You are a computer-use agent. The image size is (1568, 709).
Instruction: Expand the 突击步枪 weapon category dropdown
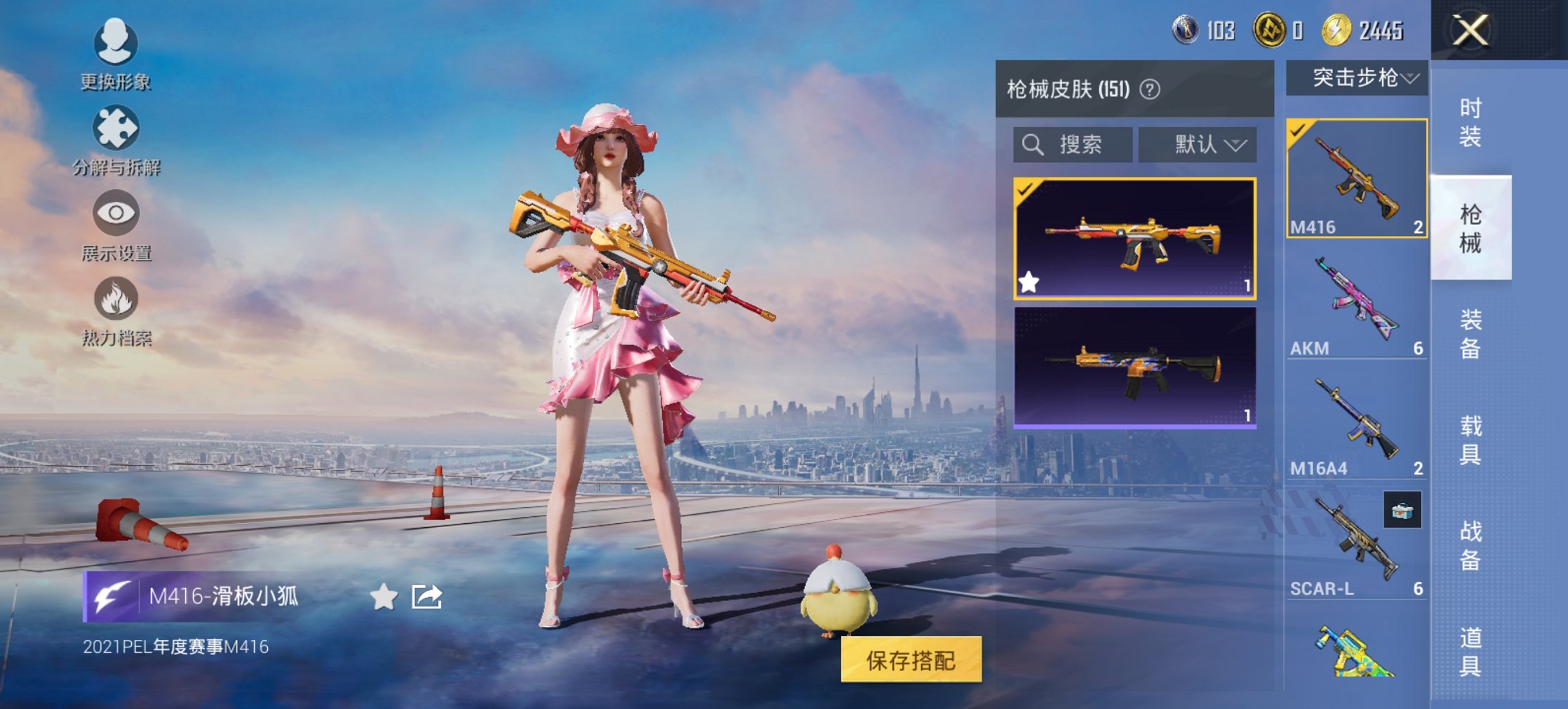(1358, 78)
